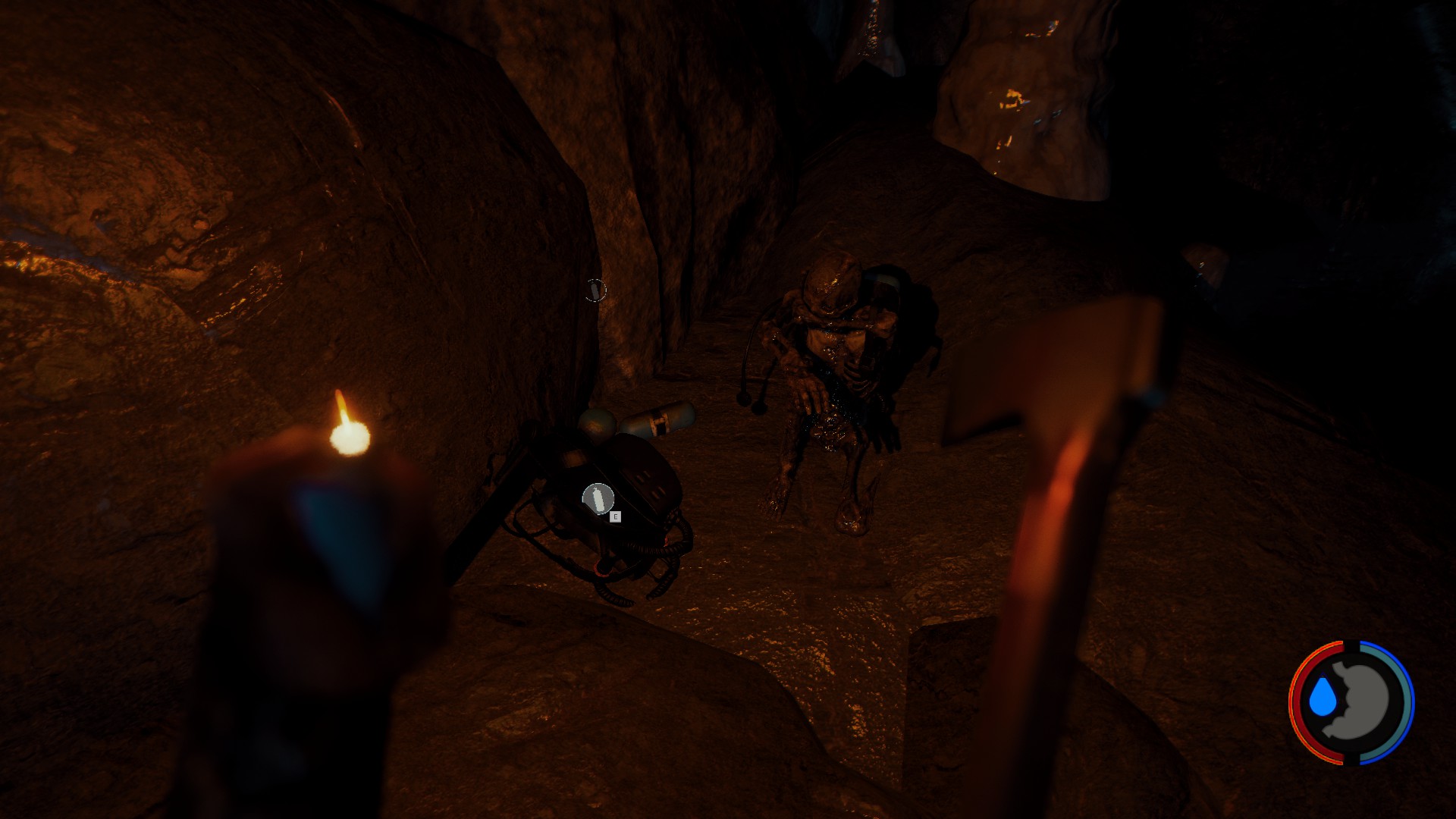Click the bright air canister pickup icon
Viewport: 1456px width, 819px height.
(598, 499)
